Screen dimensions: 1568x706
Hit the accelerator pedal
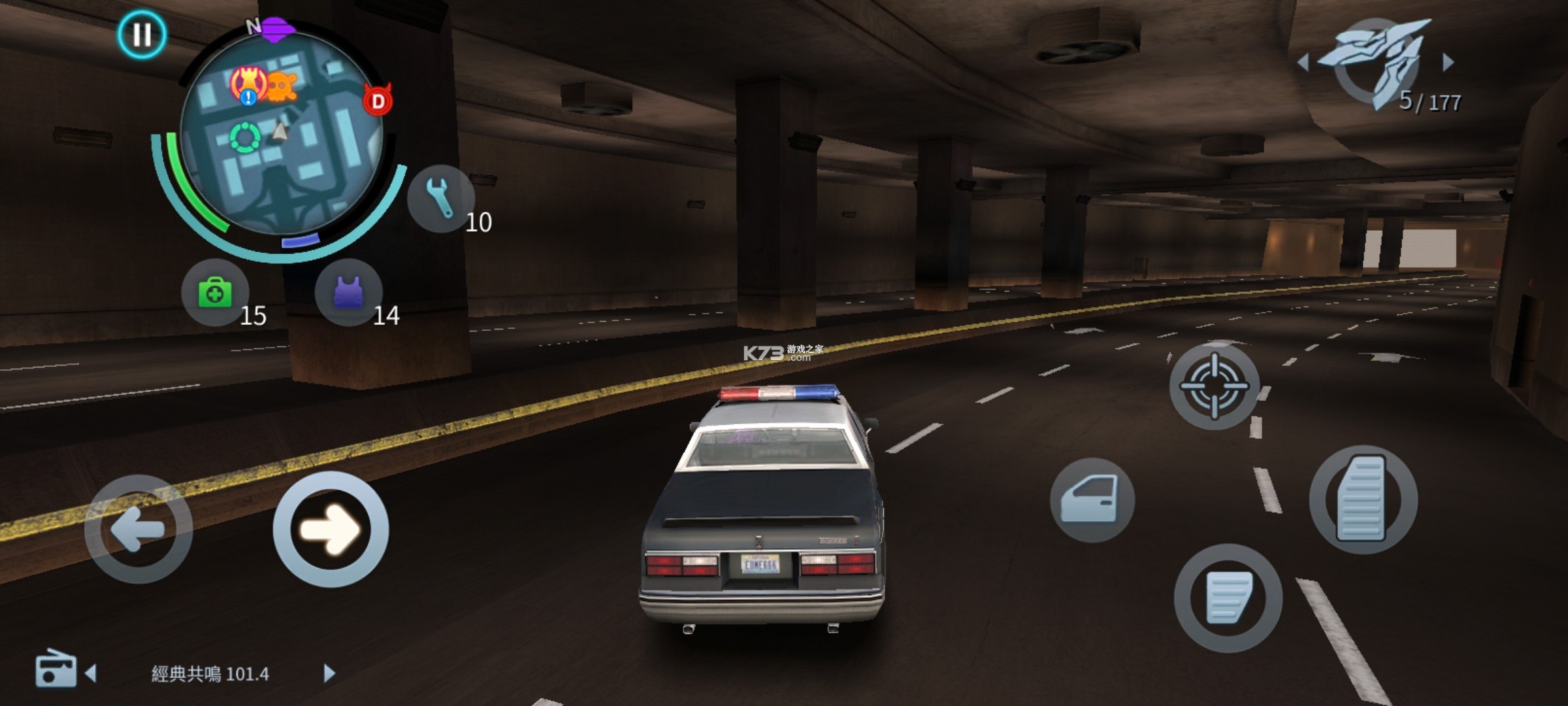pos(1363,499)
